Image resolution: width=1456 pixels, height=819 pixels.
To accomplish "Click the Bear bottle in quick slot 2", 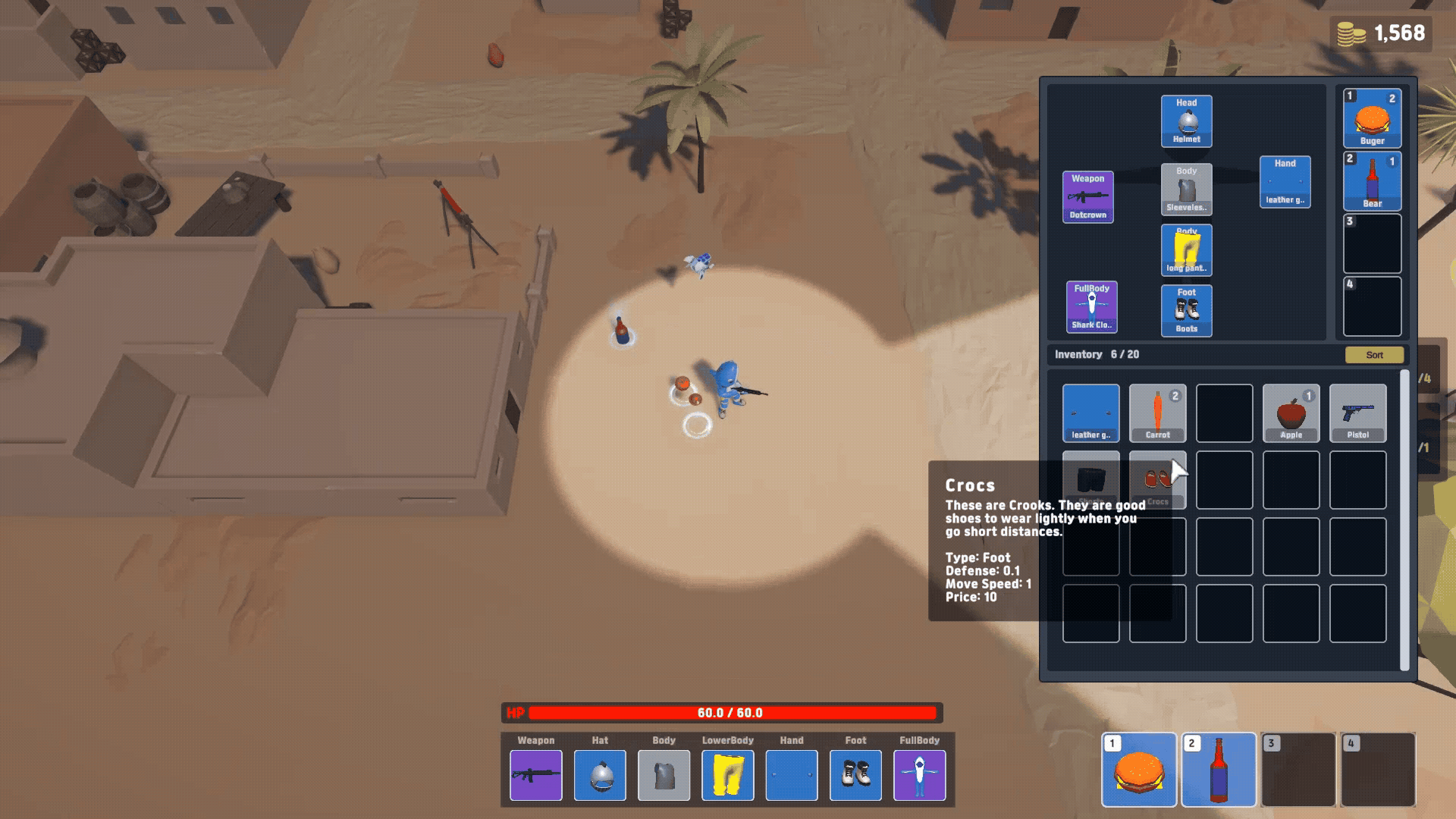I will 1372,180.
